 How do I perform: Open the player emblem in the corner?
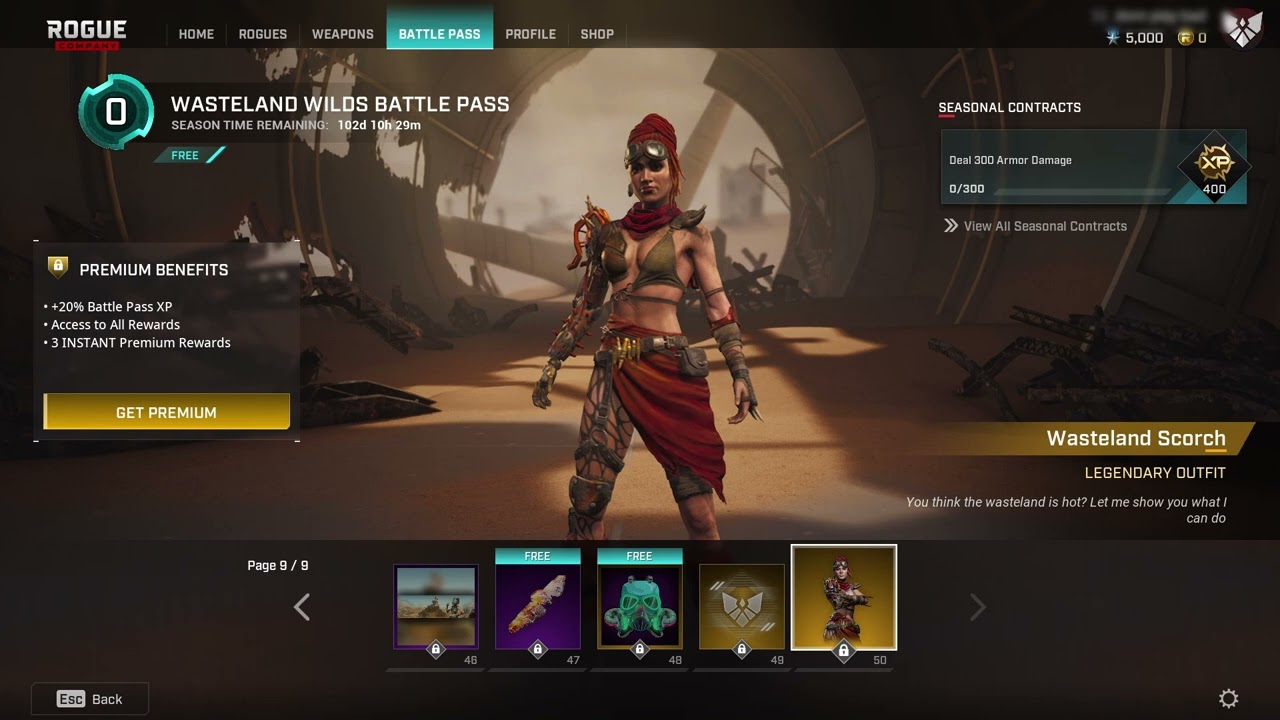pos(1245,31)
